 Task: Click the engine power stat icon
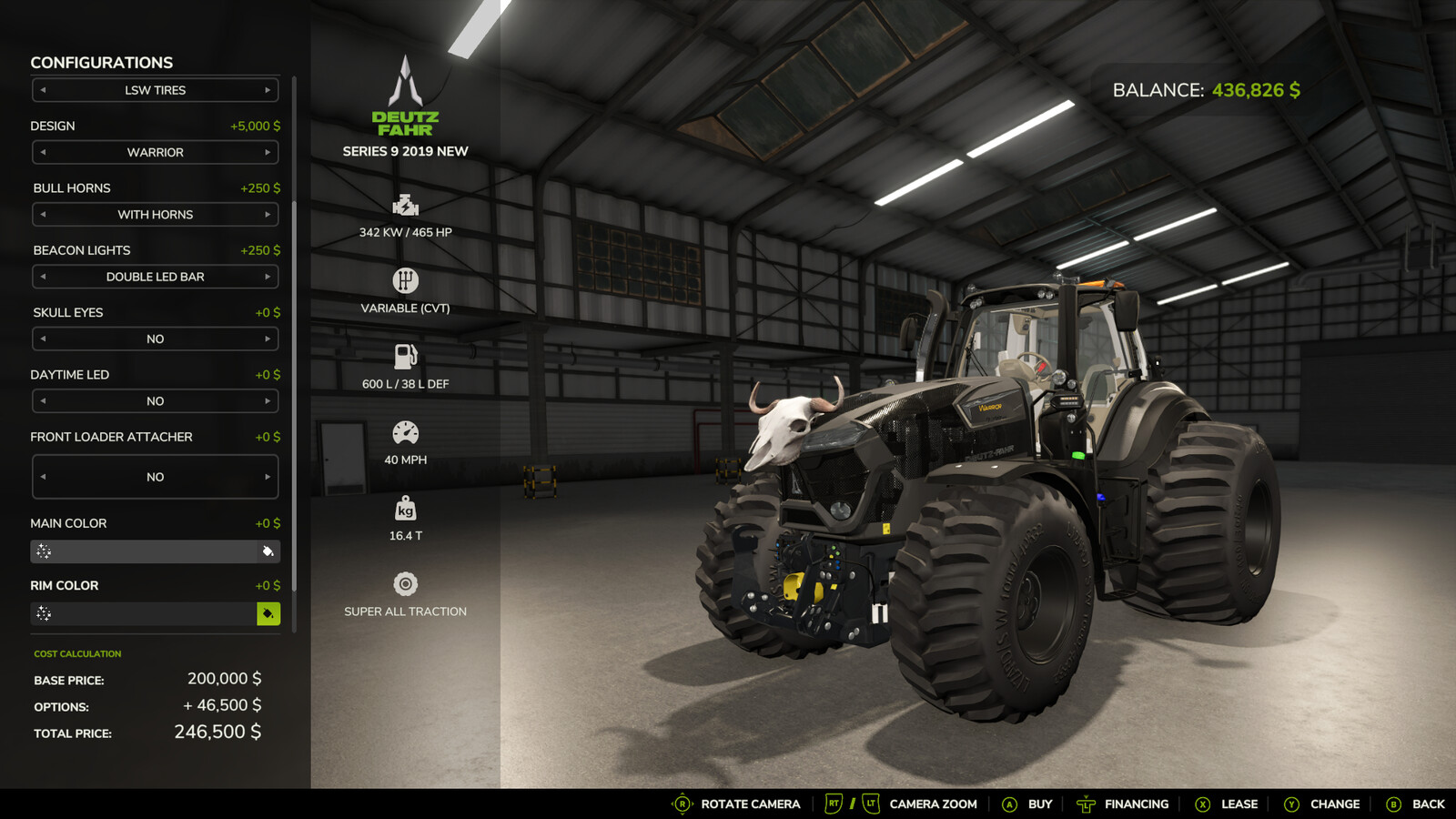(406, 203)
